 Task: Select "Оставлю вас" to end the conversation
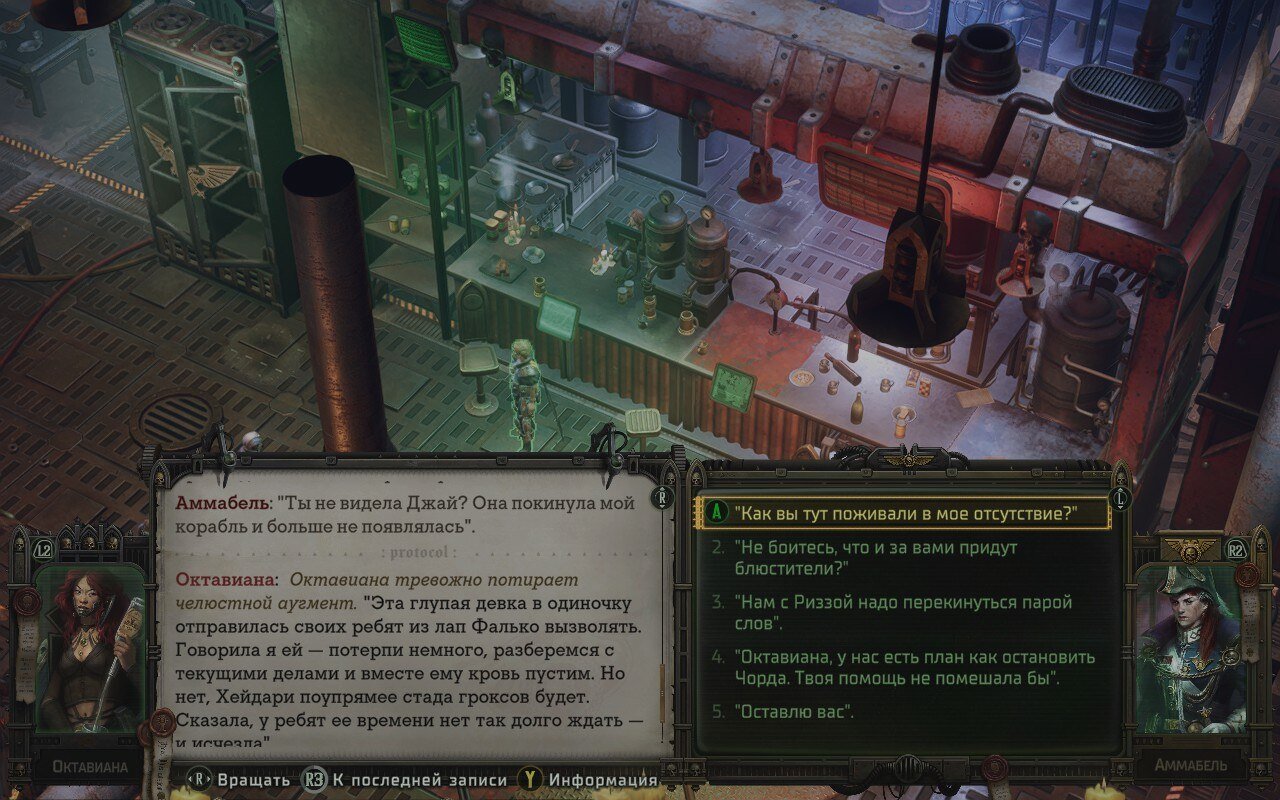[x=794, y=712]
